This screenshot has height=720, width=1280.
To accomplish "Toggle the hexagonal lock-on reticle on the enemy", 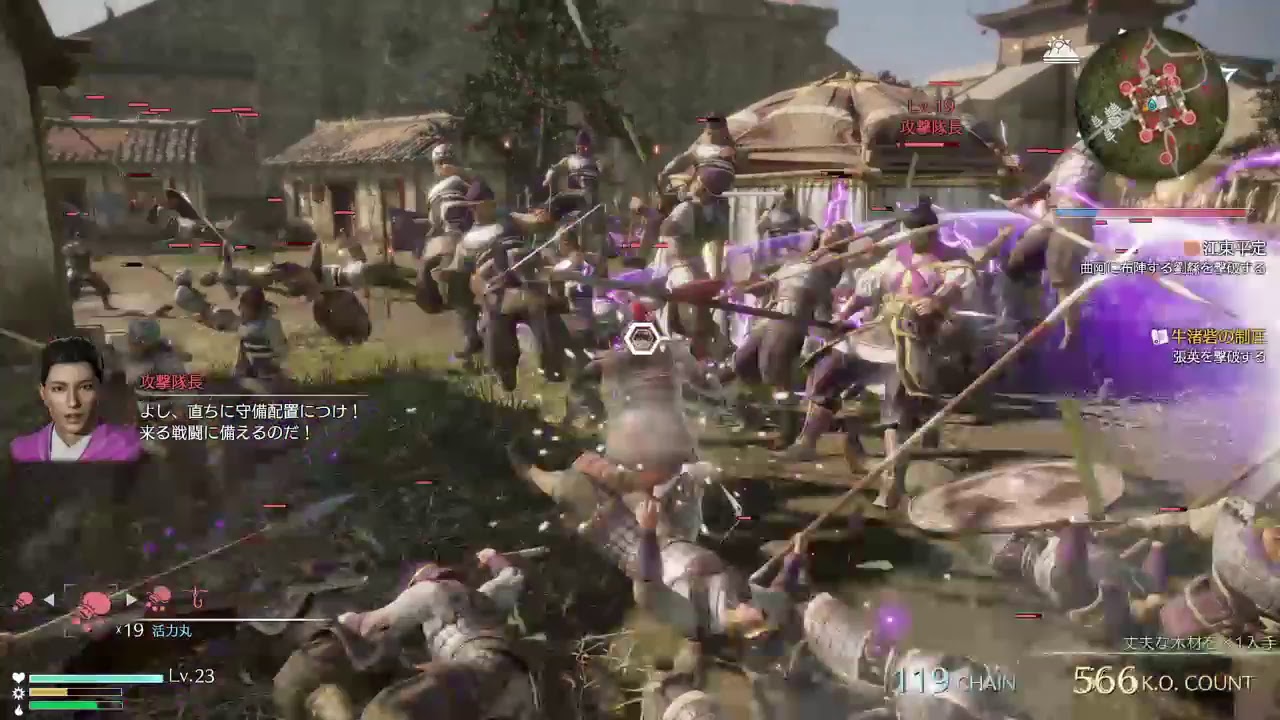I will [641, 340].
